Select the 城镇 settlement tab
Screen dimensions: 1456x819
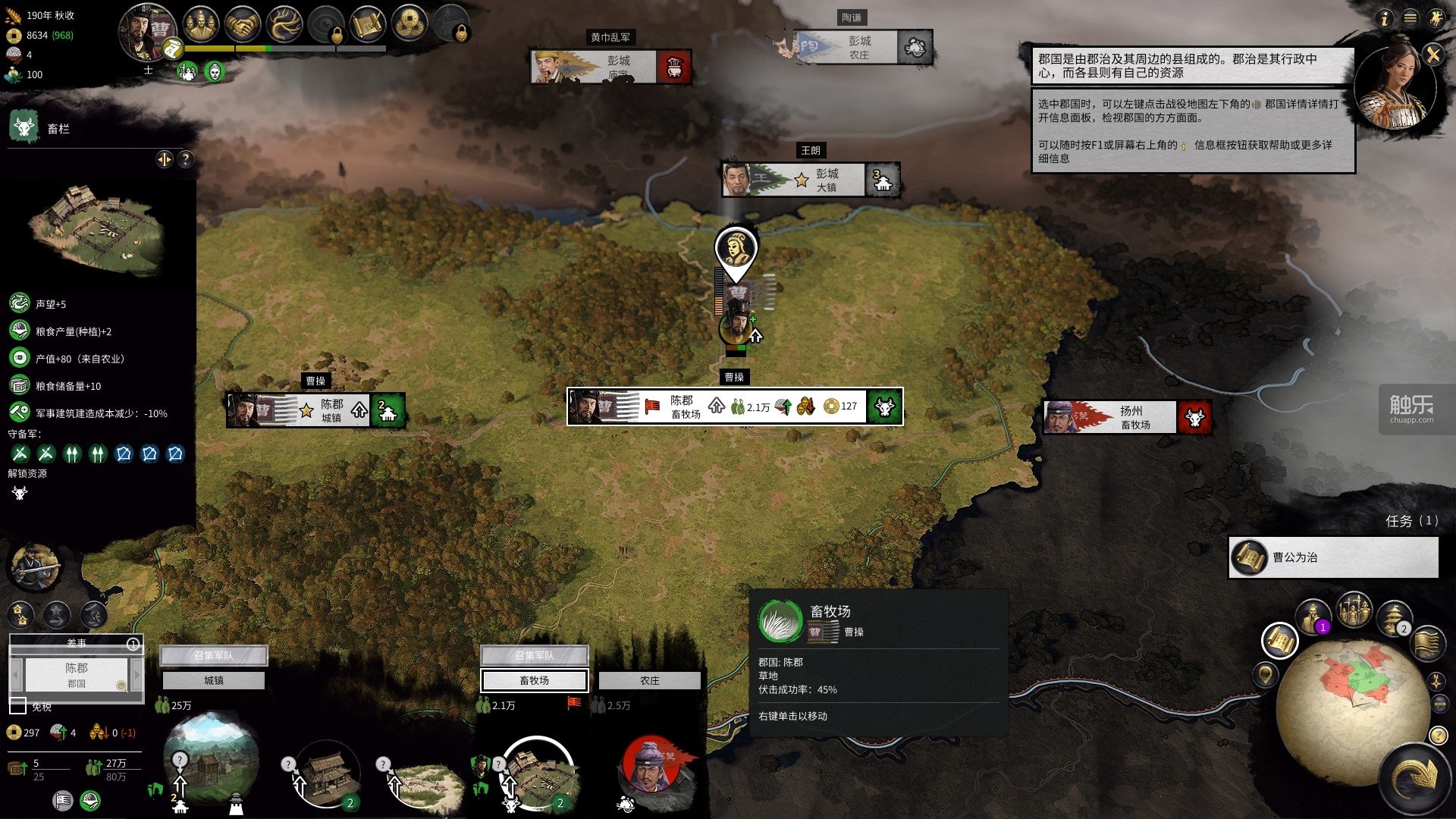(213, 680)
